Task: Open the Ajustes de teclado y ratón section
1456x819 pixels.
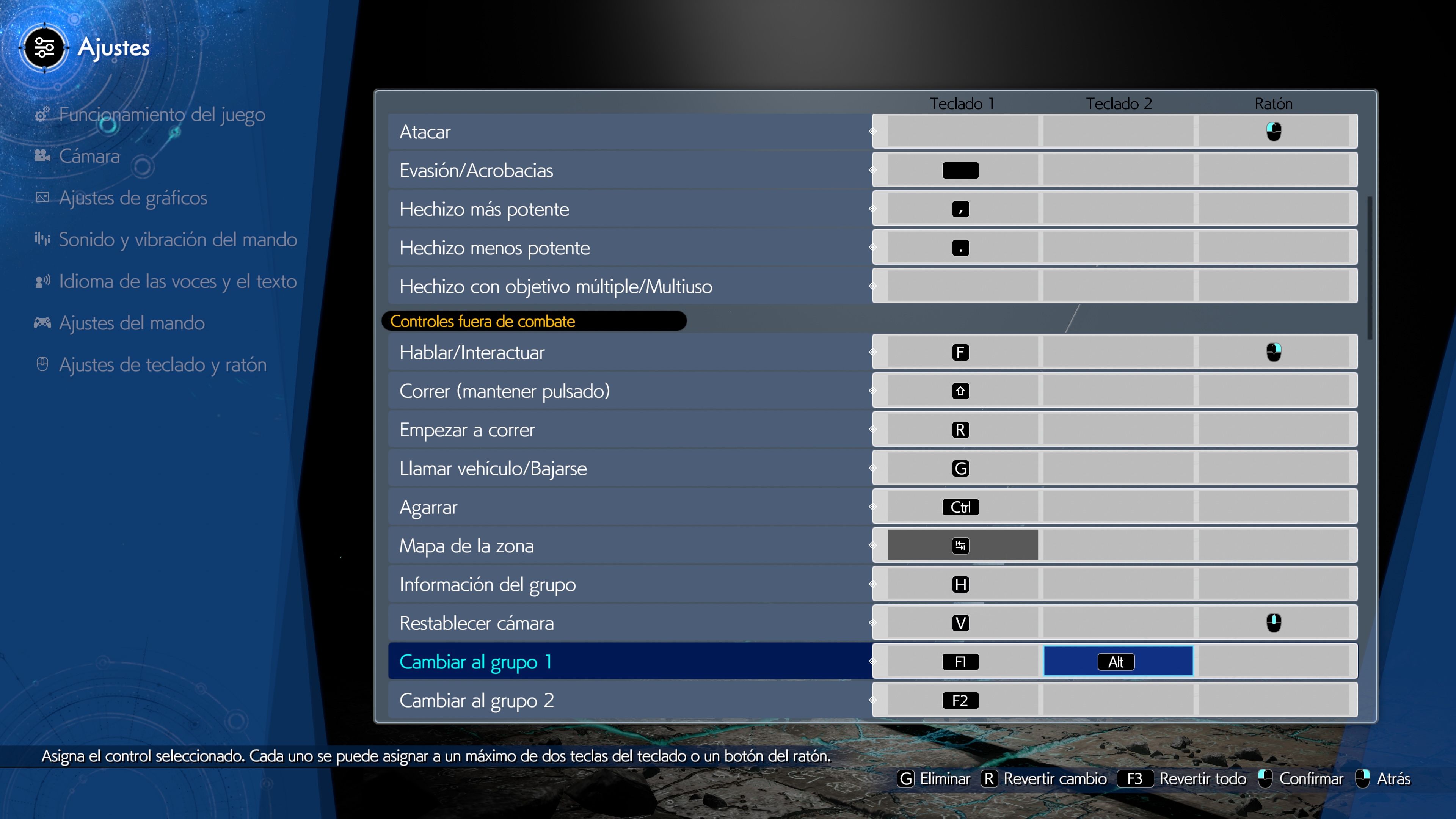Action: (163, 364)
